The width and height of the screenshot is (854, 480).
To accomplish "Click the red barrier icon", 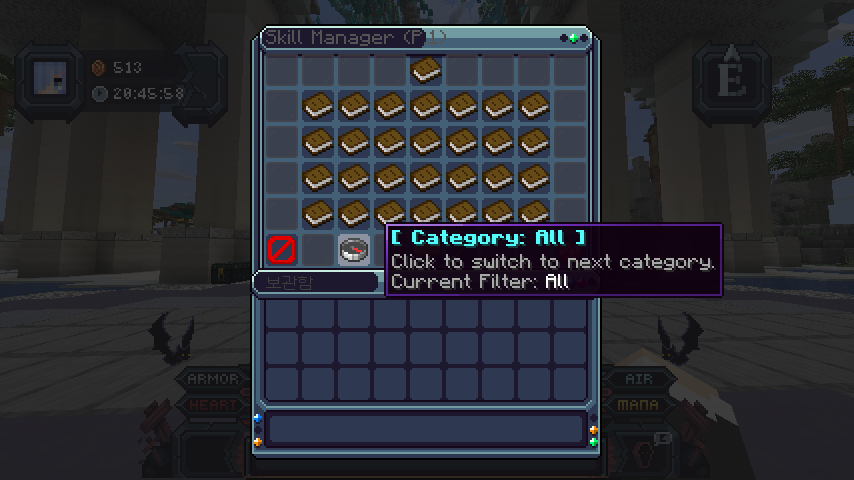I will [x=282, y=249].
